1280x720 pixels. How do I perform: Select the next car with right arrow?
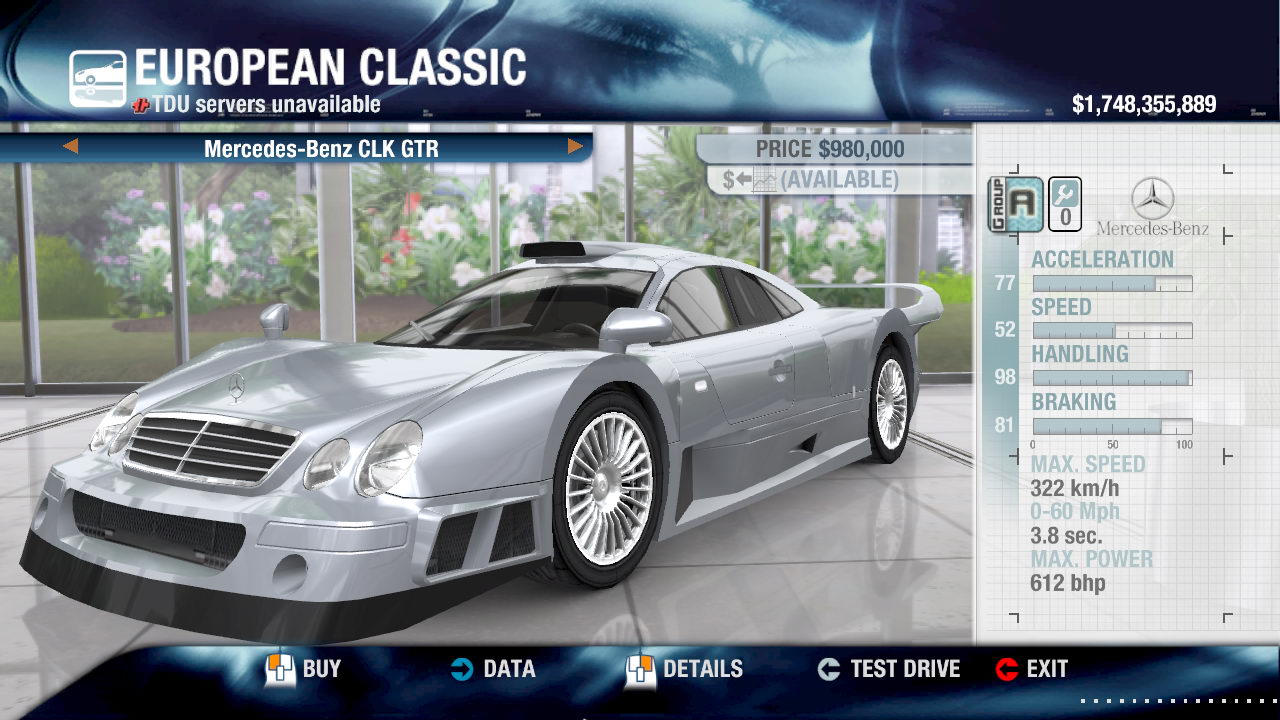click(x=575, y=148)
